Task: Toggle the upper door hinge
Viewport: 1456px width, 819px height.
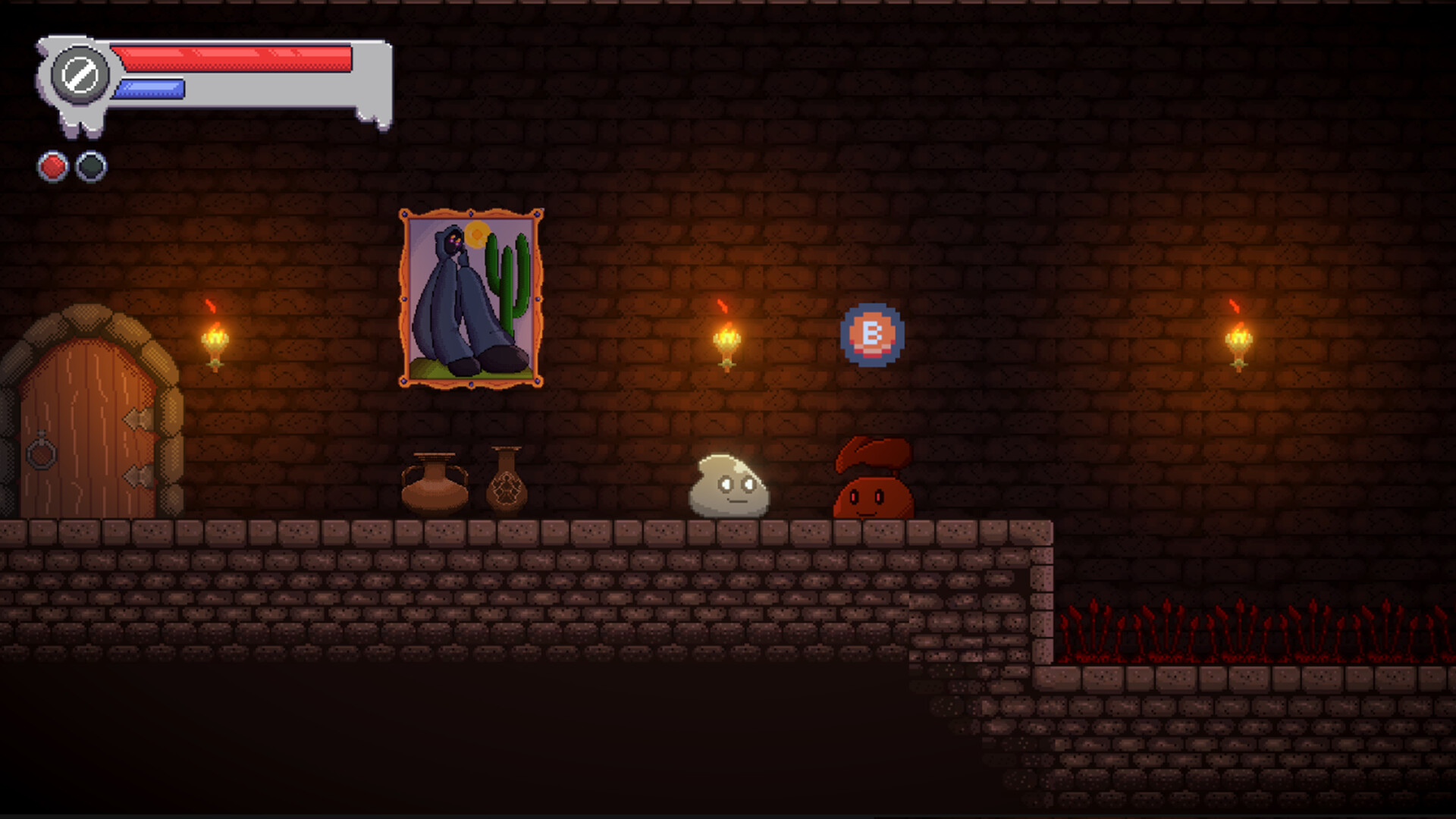Action: click(138, 418)
